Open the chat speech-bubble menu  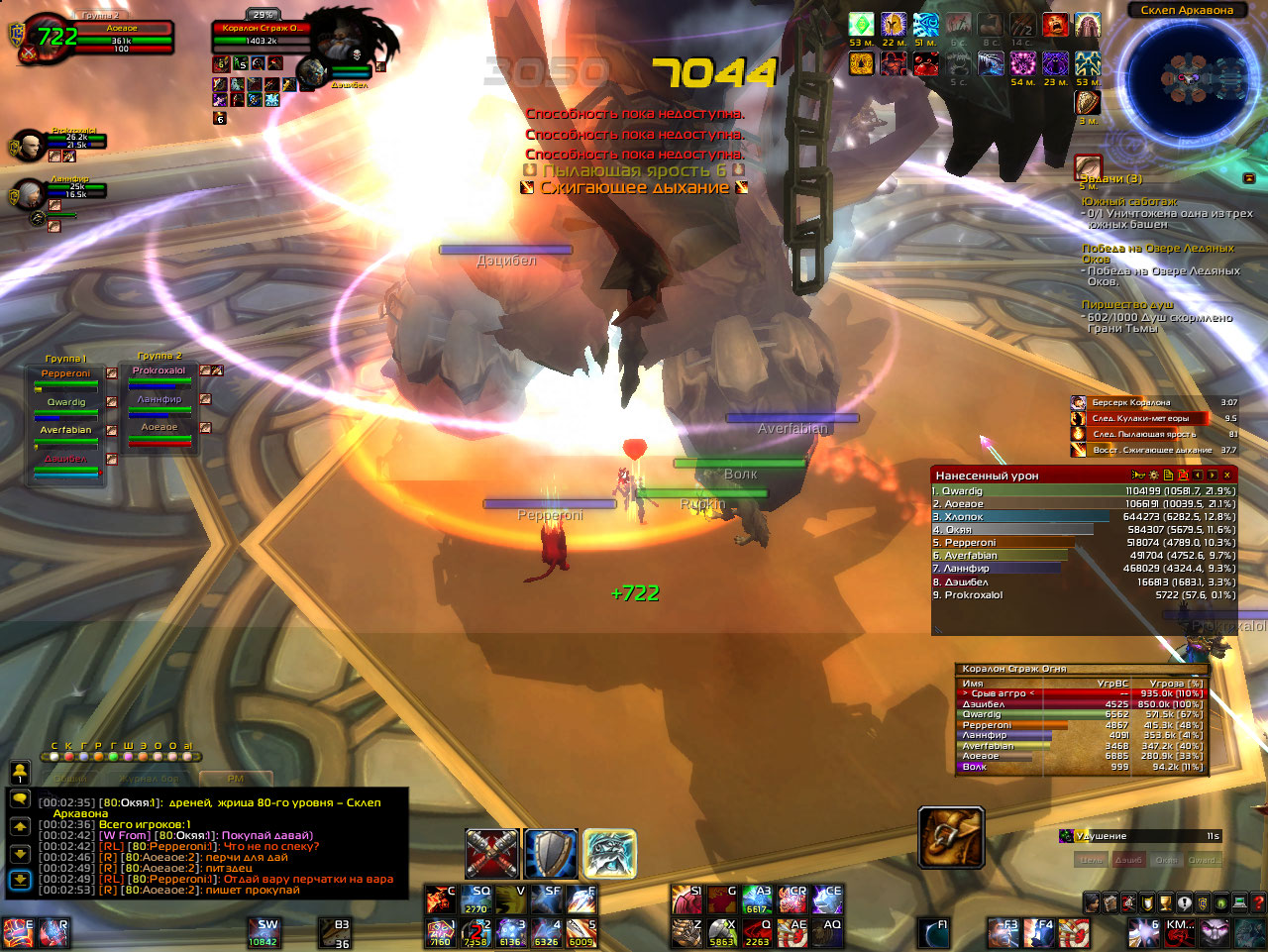(20, 798)
